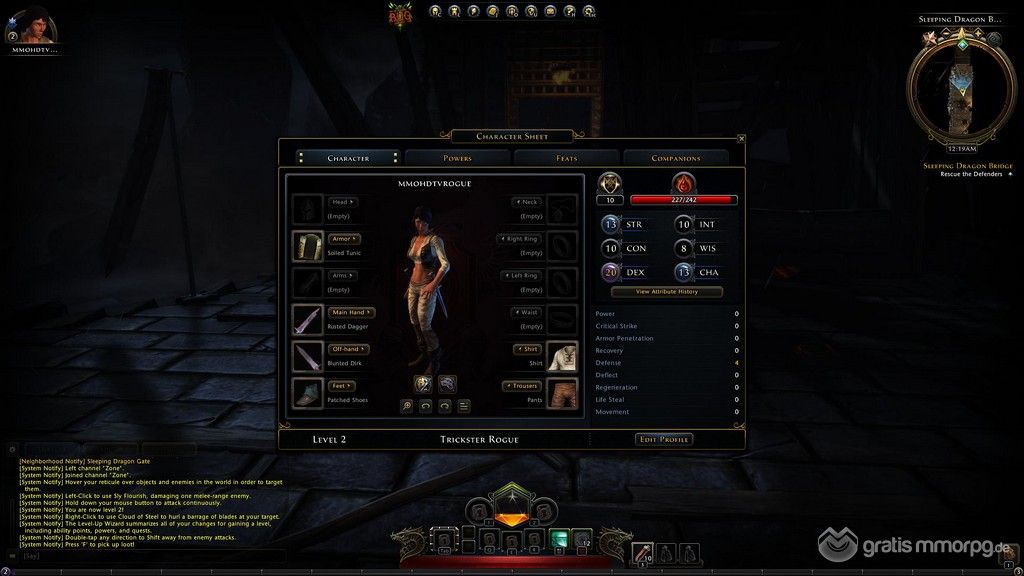Open the Feats tab
1024x576 pixels.
pyautogui.click(x=566, y=158)
